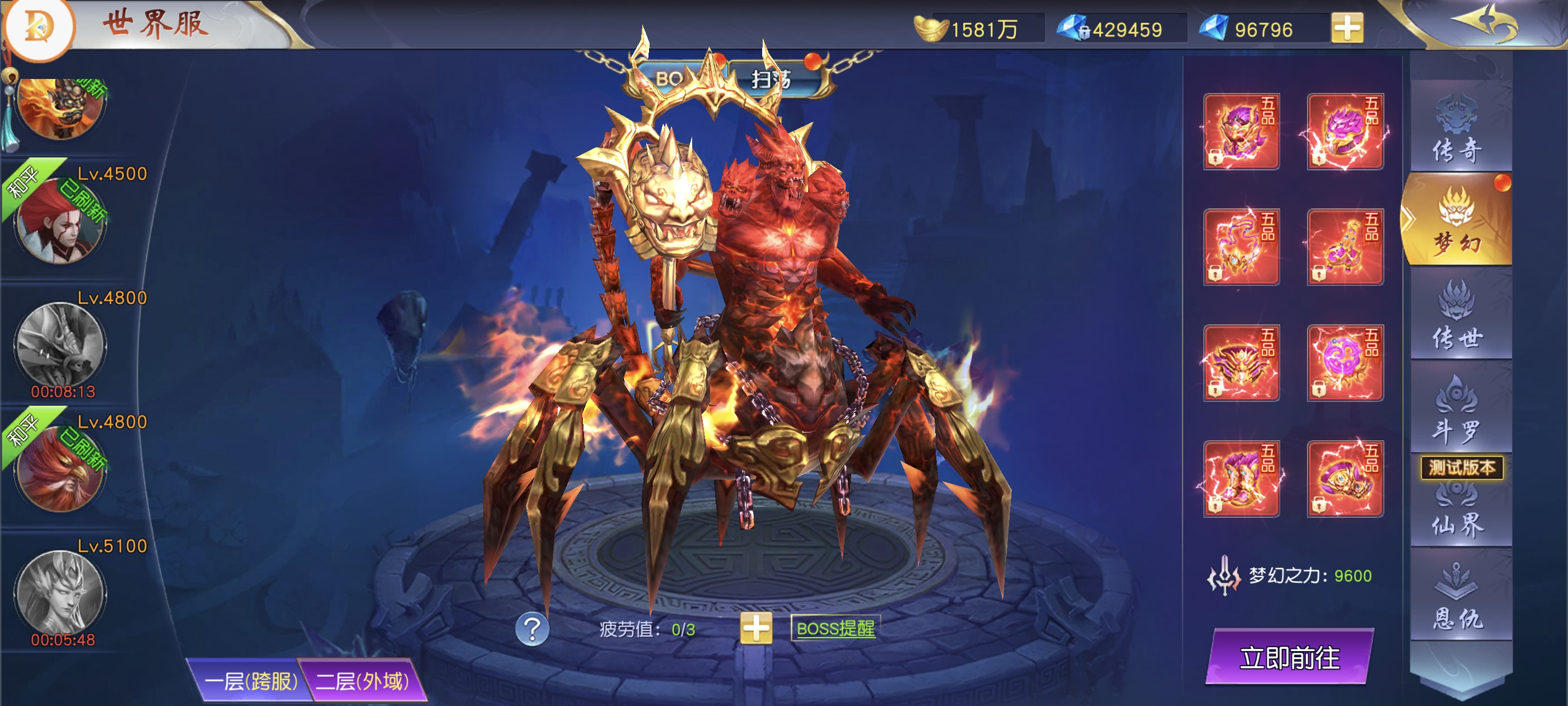Add fatigue with the plus button beside 疲劳值

point(755,628)
